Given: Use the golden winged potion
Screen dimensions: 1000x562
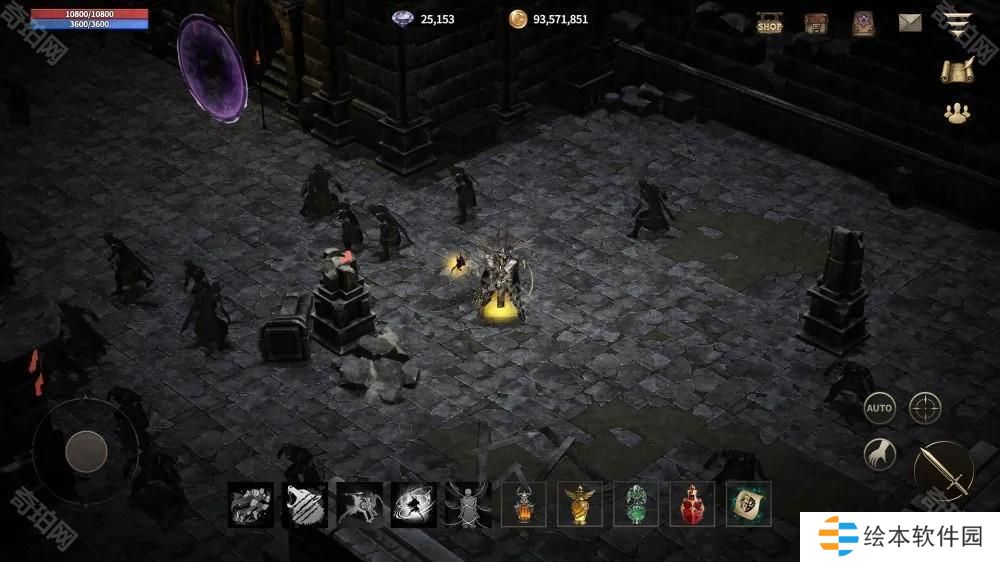Looking at the screenshot, I should [x=580, y=505].
